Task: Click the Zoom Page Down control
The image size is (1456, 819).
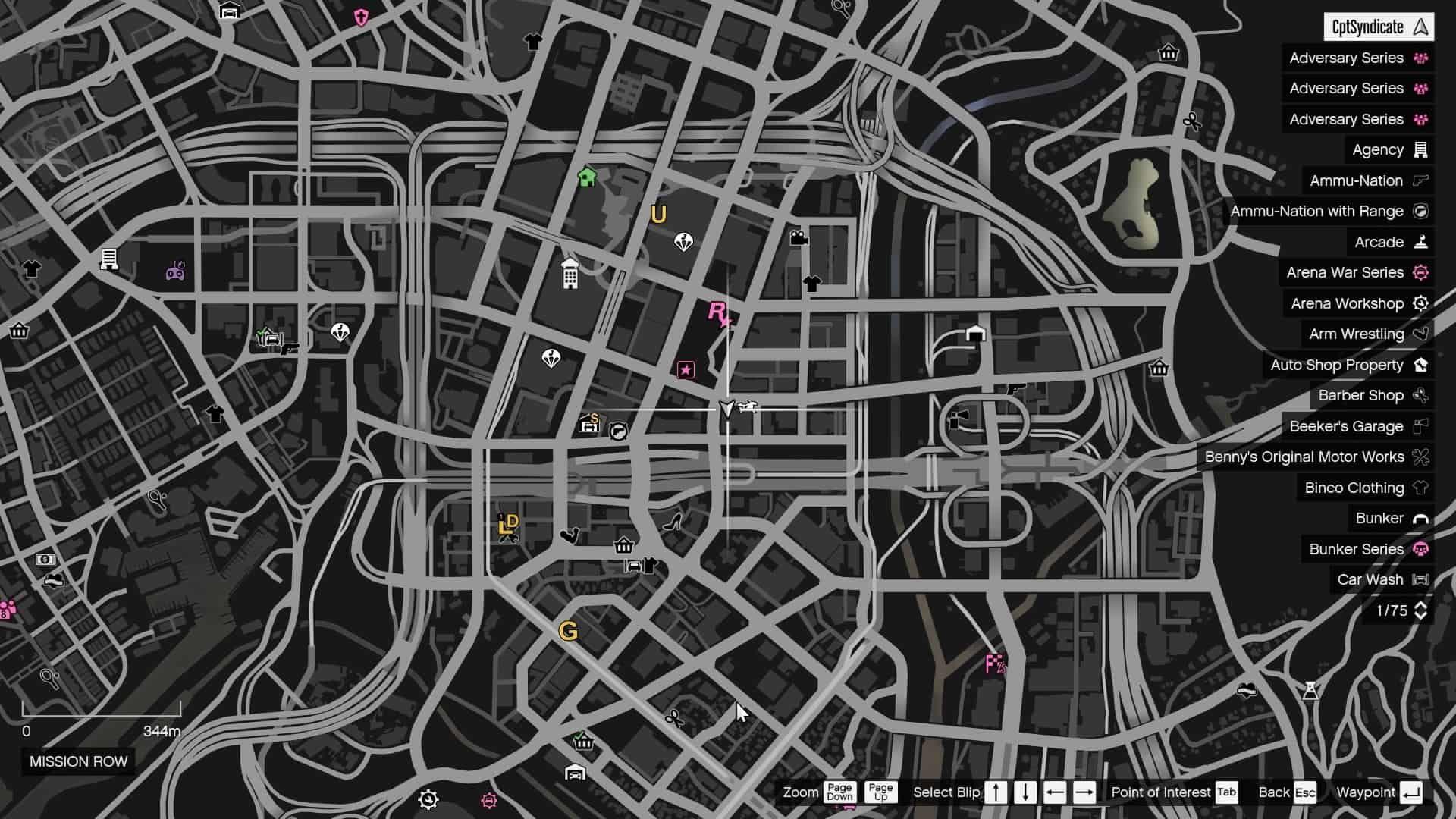Action: click(839, 792)
